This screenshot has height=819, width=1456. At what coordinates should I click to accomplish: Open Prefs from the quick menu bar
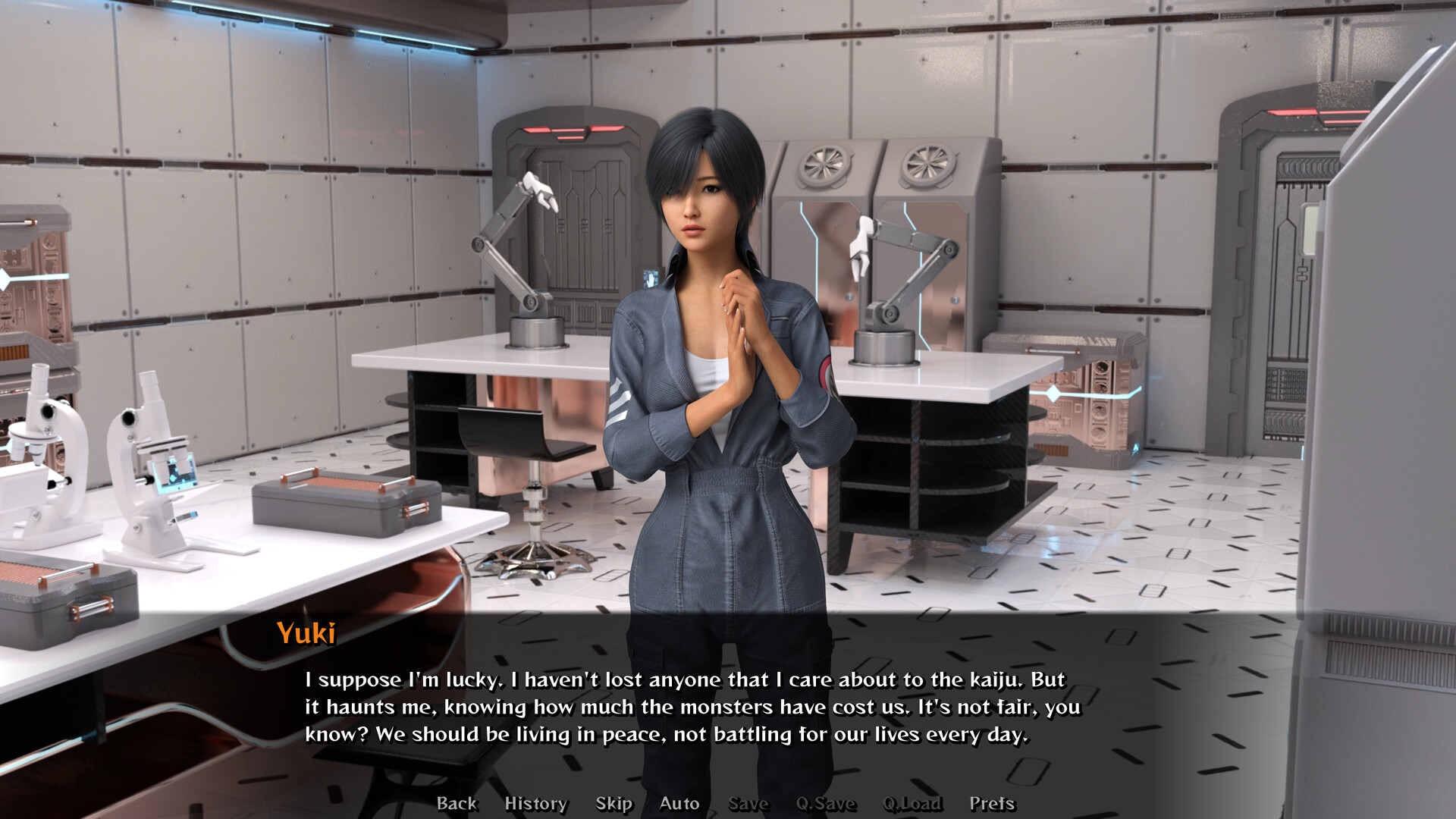993,803
